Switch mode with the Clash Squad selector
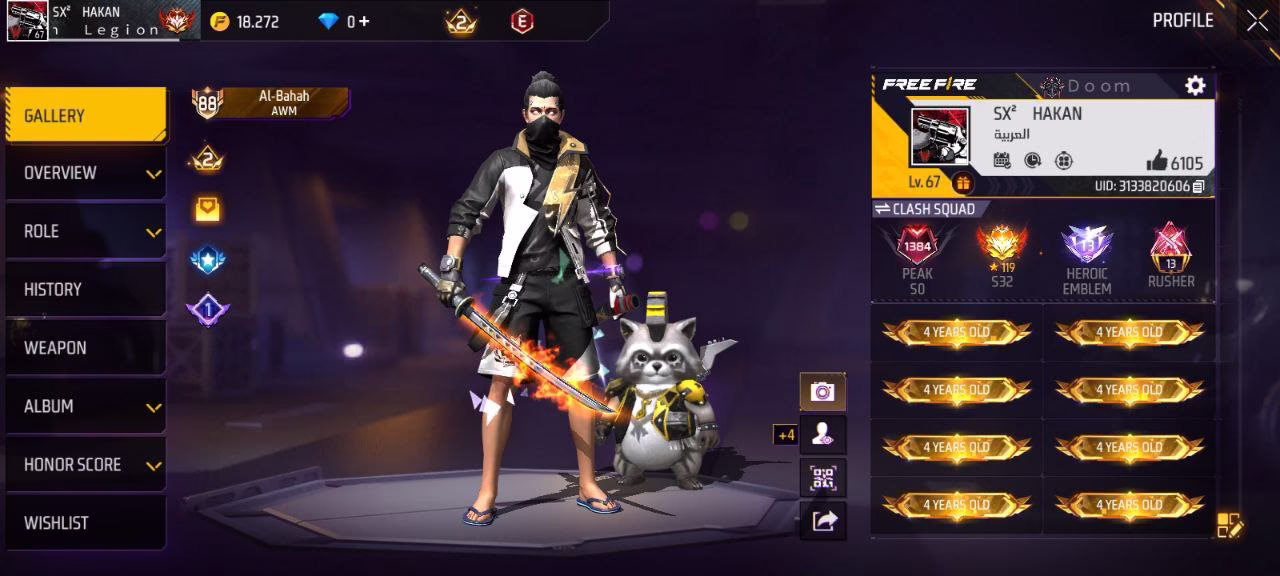This screenshot has width=1280, height=576. 925,209
